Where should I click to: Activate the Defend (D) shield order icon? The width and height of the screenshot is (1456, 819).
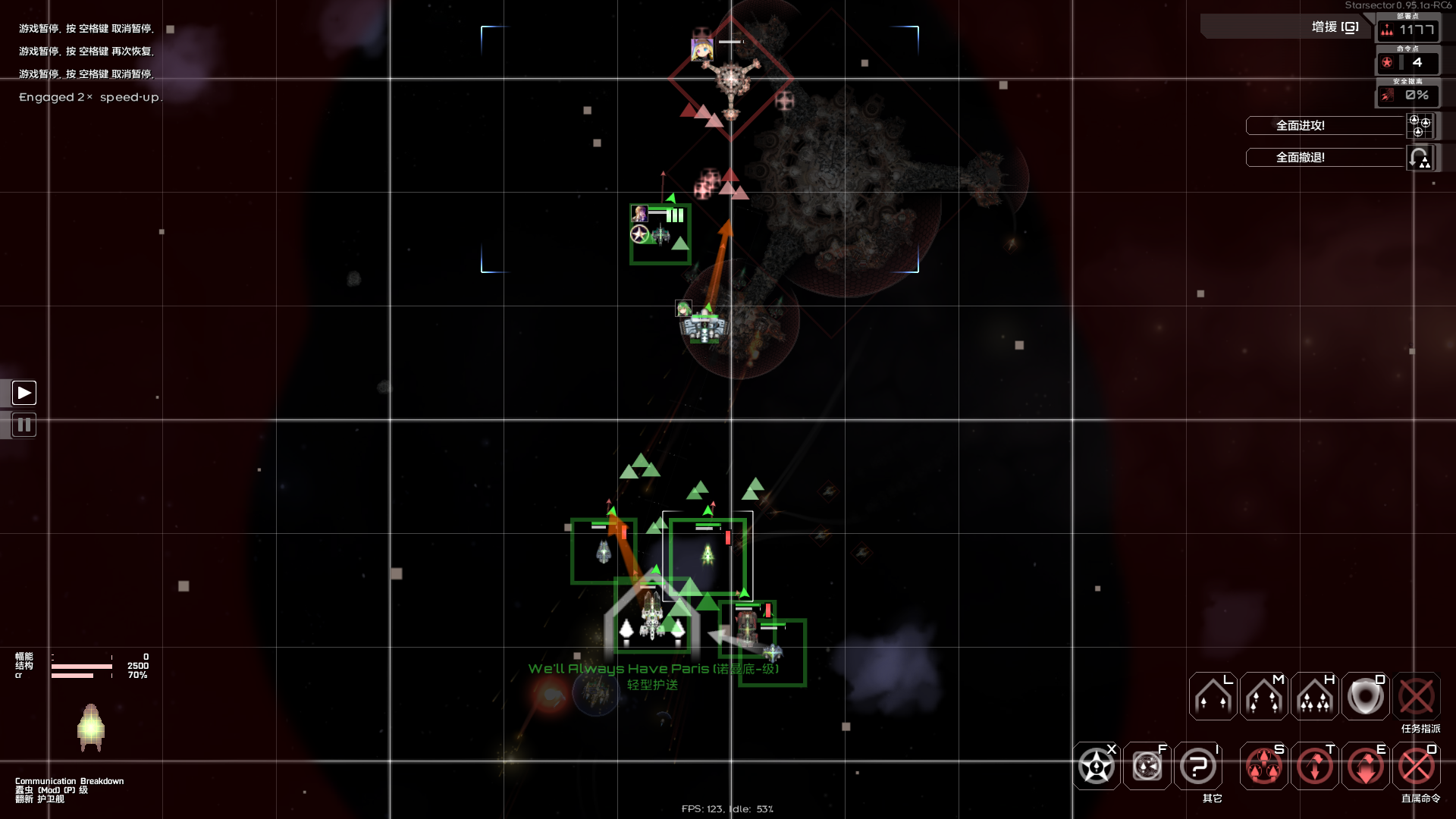click(x=1365, y=695)
